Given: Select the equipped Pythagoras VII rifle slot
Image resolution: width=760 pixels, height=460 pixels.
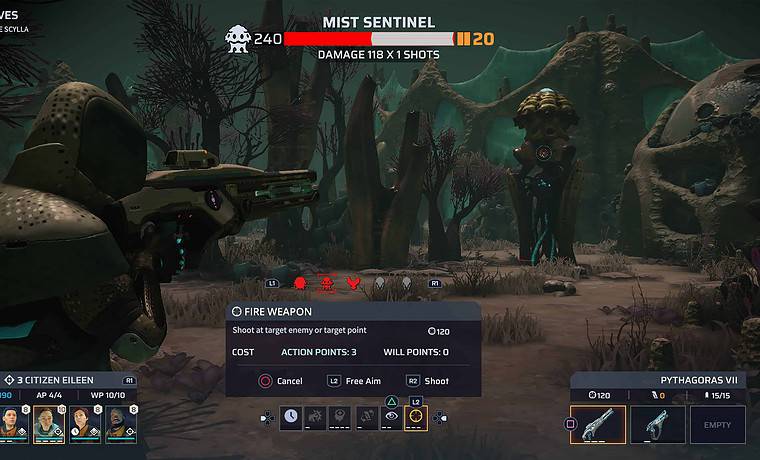Looking at the screenshot, I should click(x=598, y=424).
